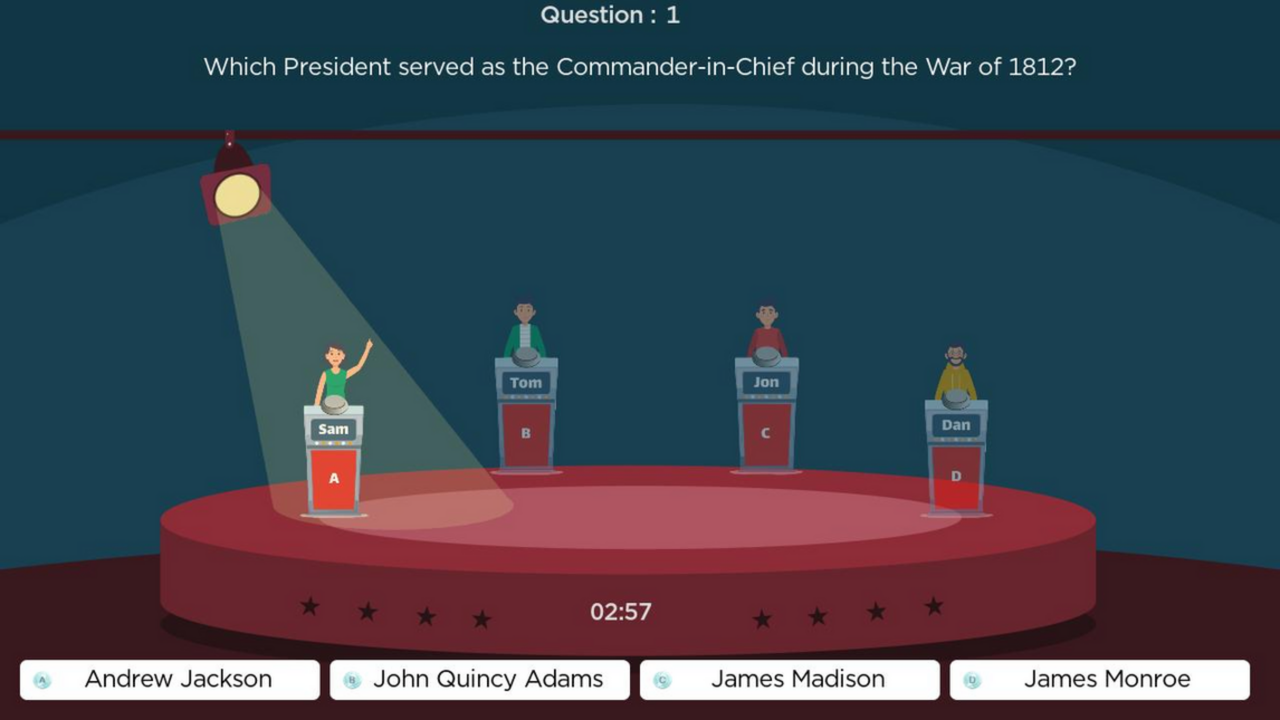Click the leftmost star on the stage
The width and height of the screenshot is (1280, 720).
pos(310,608)
